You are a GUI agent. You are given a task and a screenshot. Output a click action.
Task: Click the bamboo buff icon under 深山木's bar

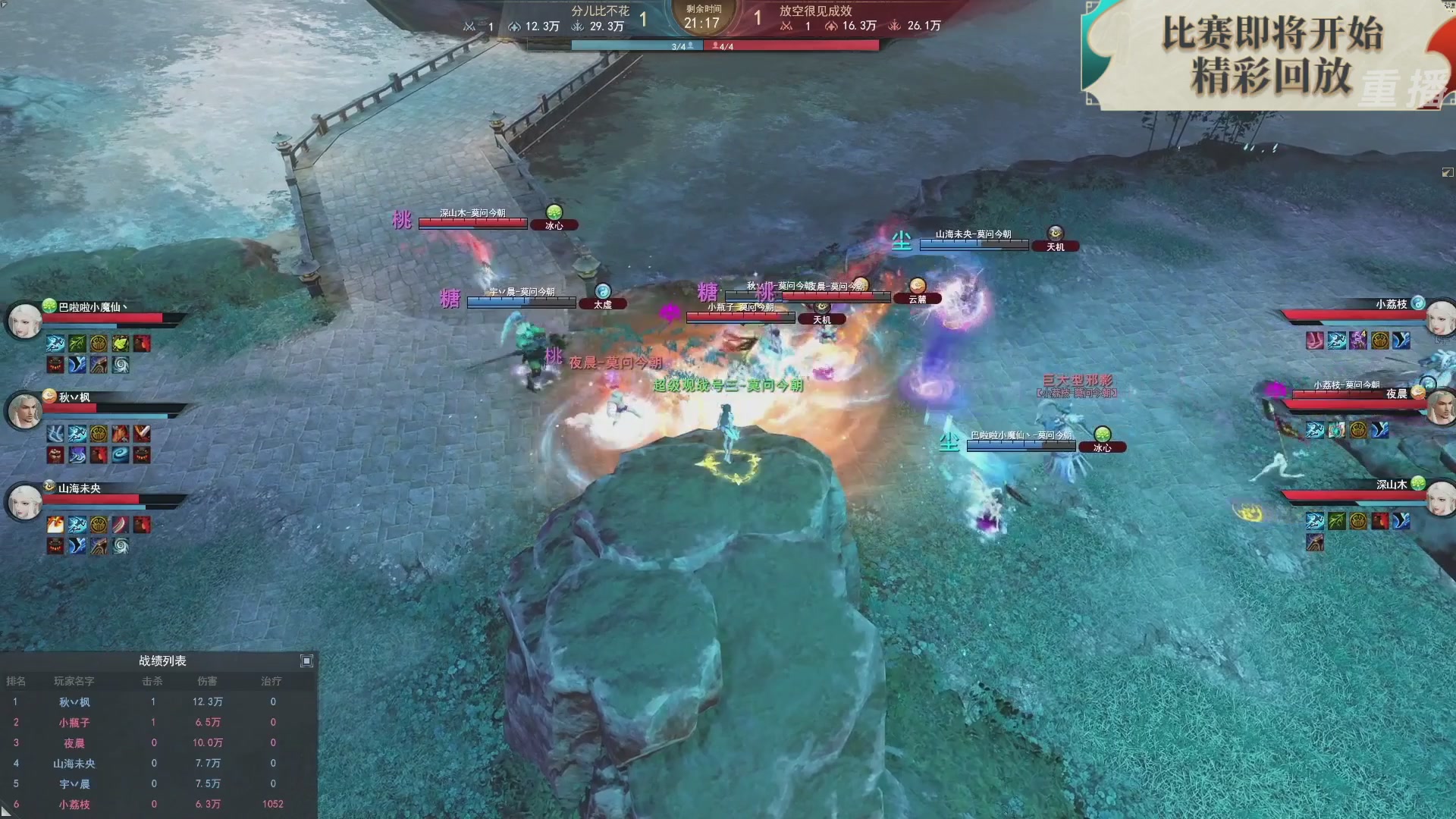pyautogui.click(x=1336, y=521)
